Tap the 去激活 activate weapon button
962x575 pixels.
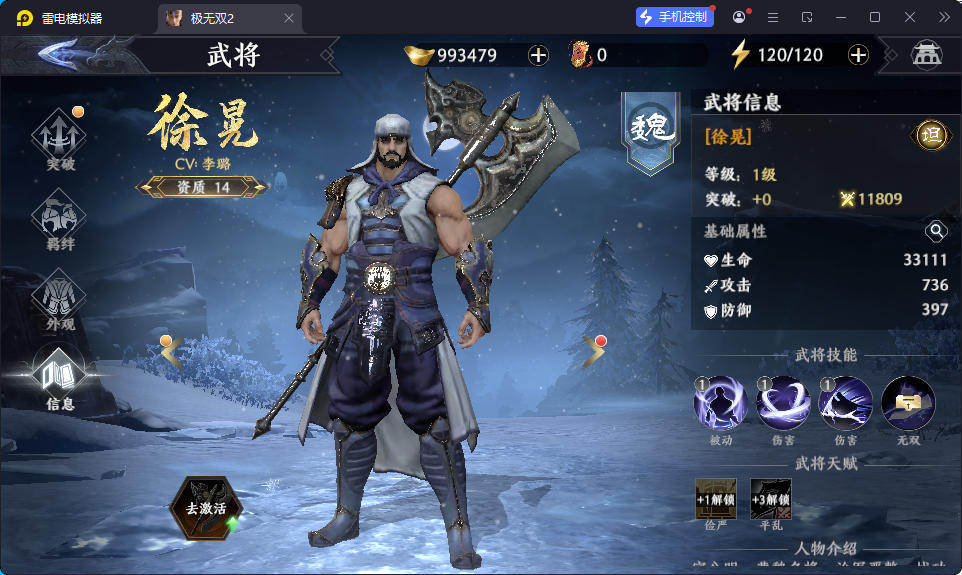point(206,507)
